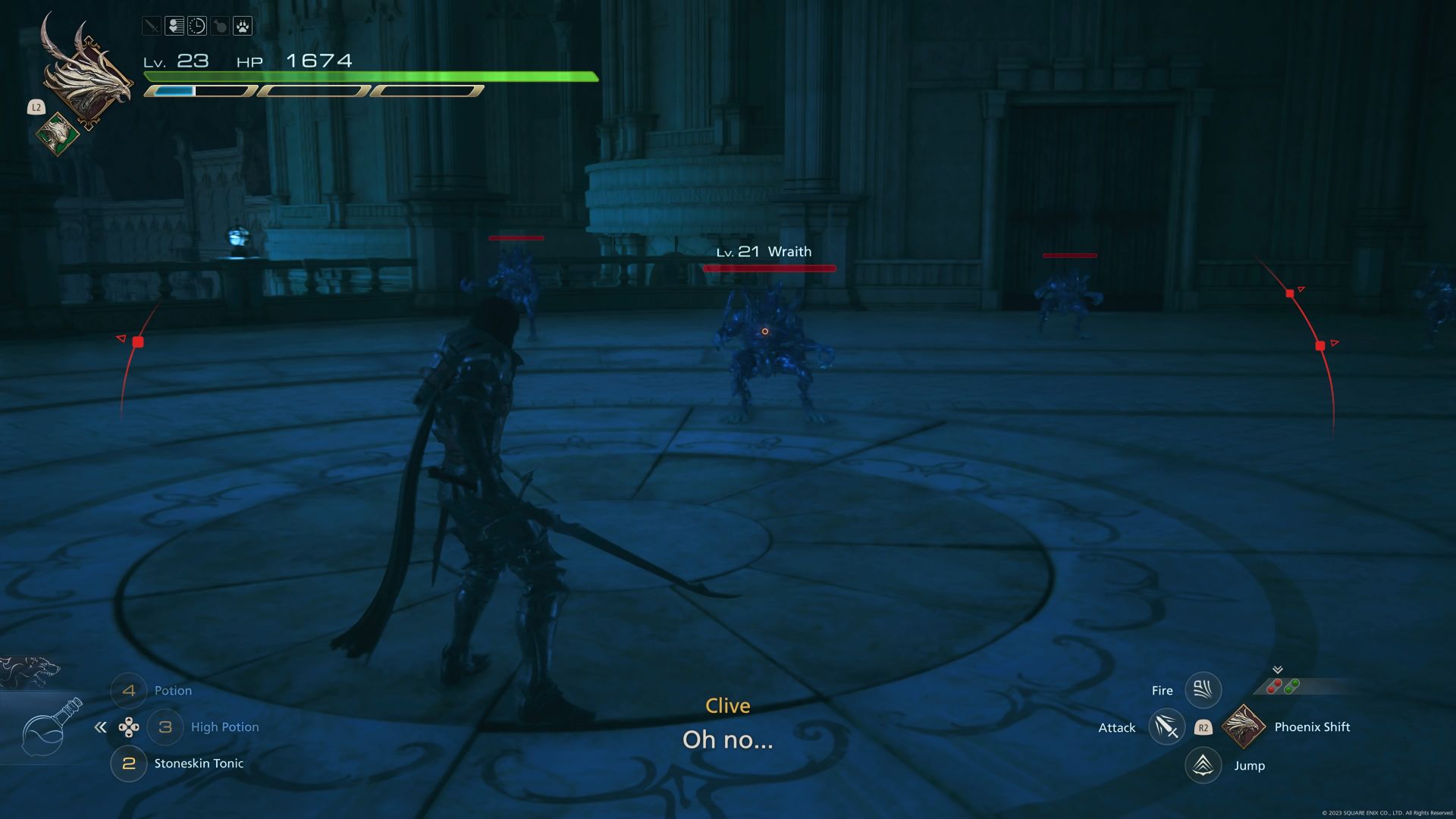Click the clock timer icon at the top
Screen dimensions: 1456x819
(x=196, y=26)
